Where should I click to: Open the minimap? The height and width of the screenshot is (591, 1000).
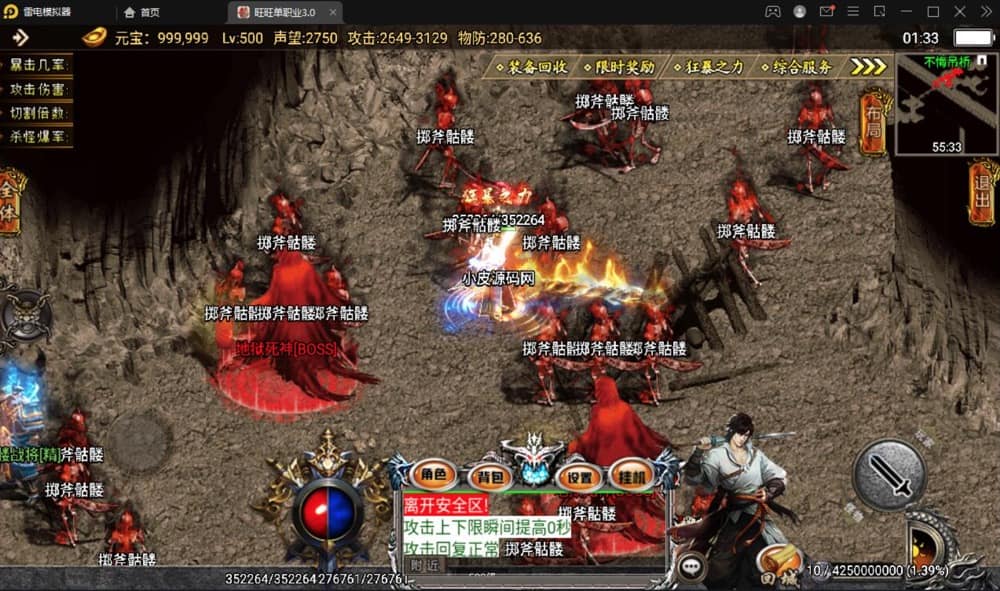coord(946,105)
